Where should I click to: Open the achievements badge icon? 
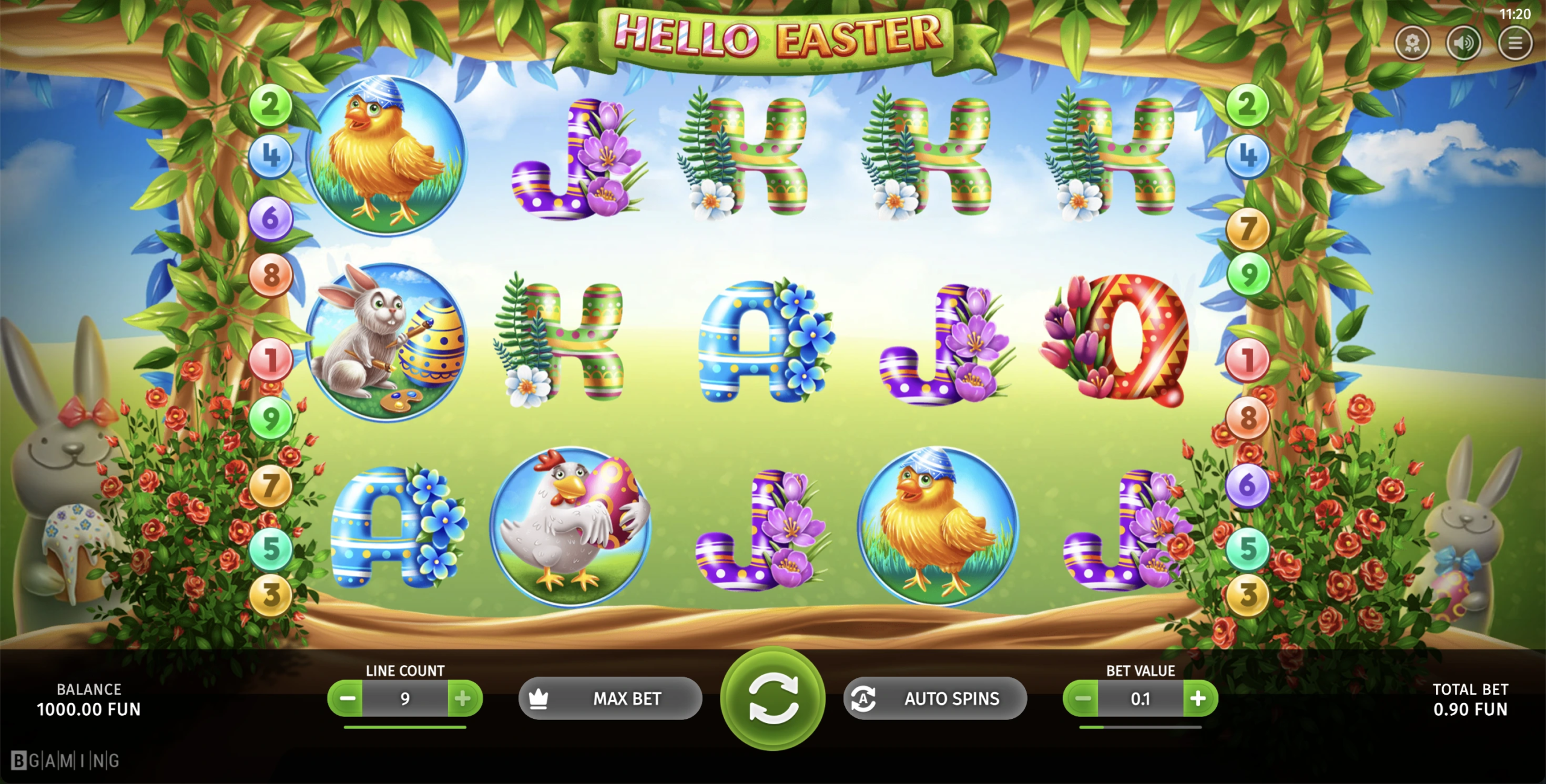[1412, 43]
